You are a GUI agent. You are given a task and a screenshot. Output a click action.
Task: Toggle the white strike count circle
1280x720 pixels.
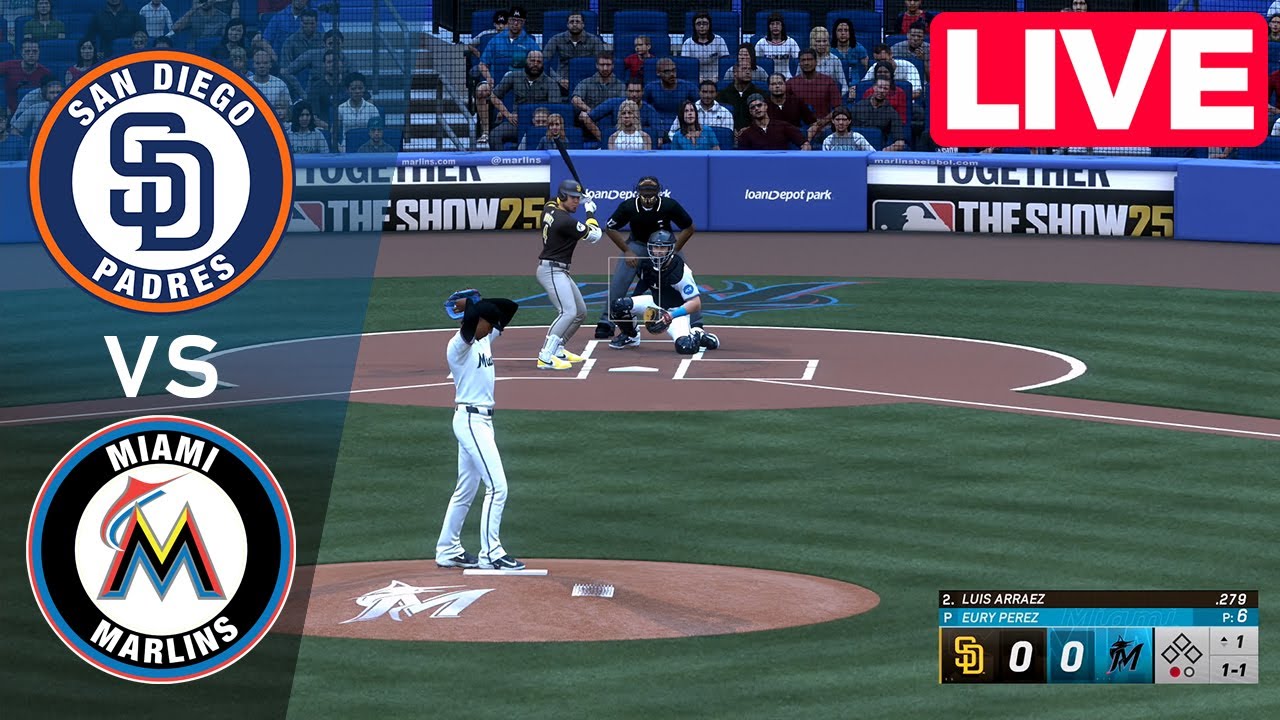pos(1190,671)
